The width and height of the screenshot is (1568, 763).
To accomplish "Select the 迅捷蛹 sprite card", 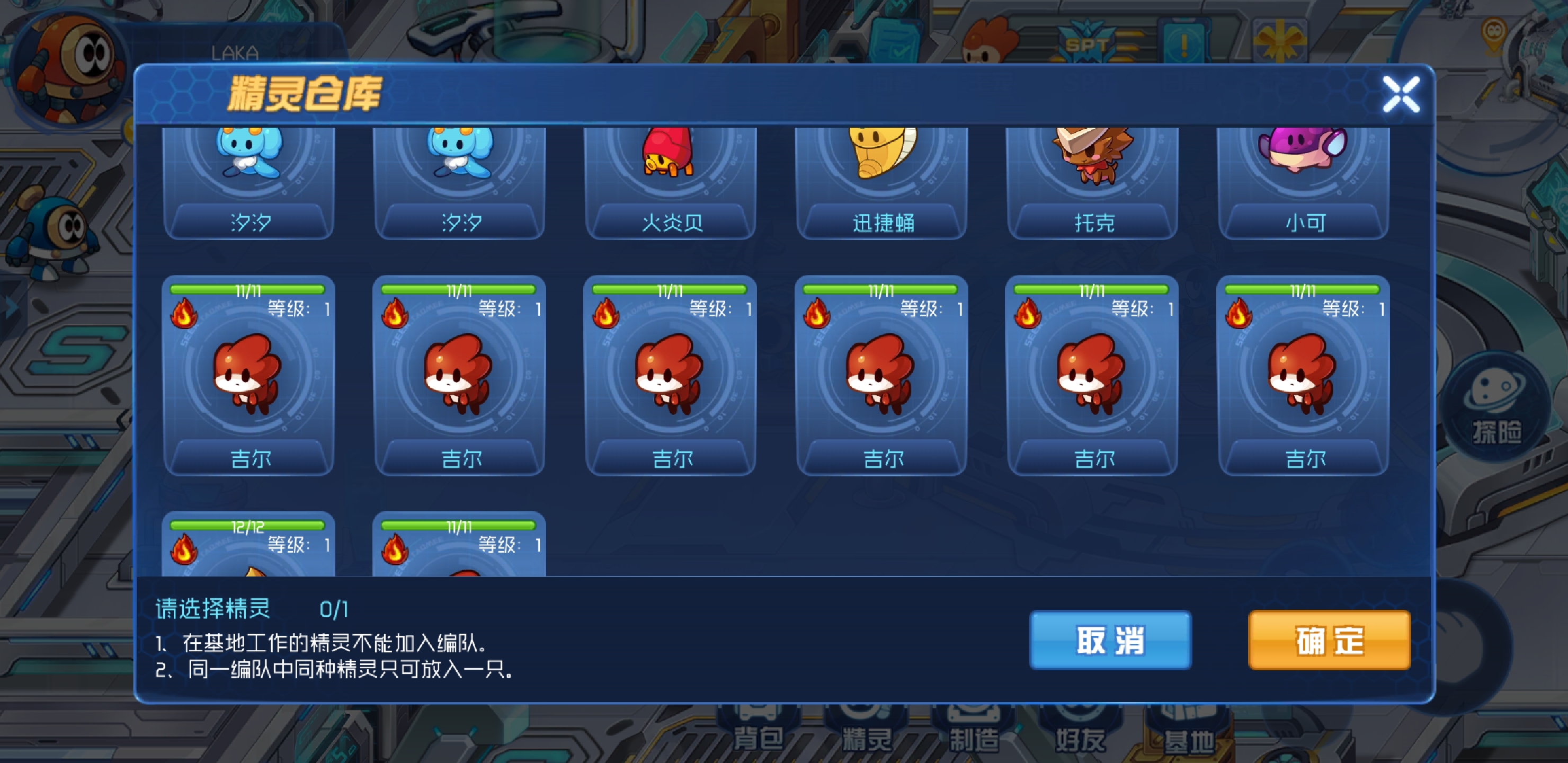I will point(881,176).
